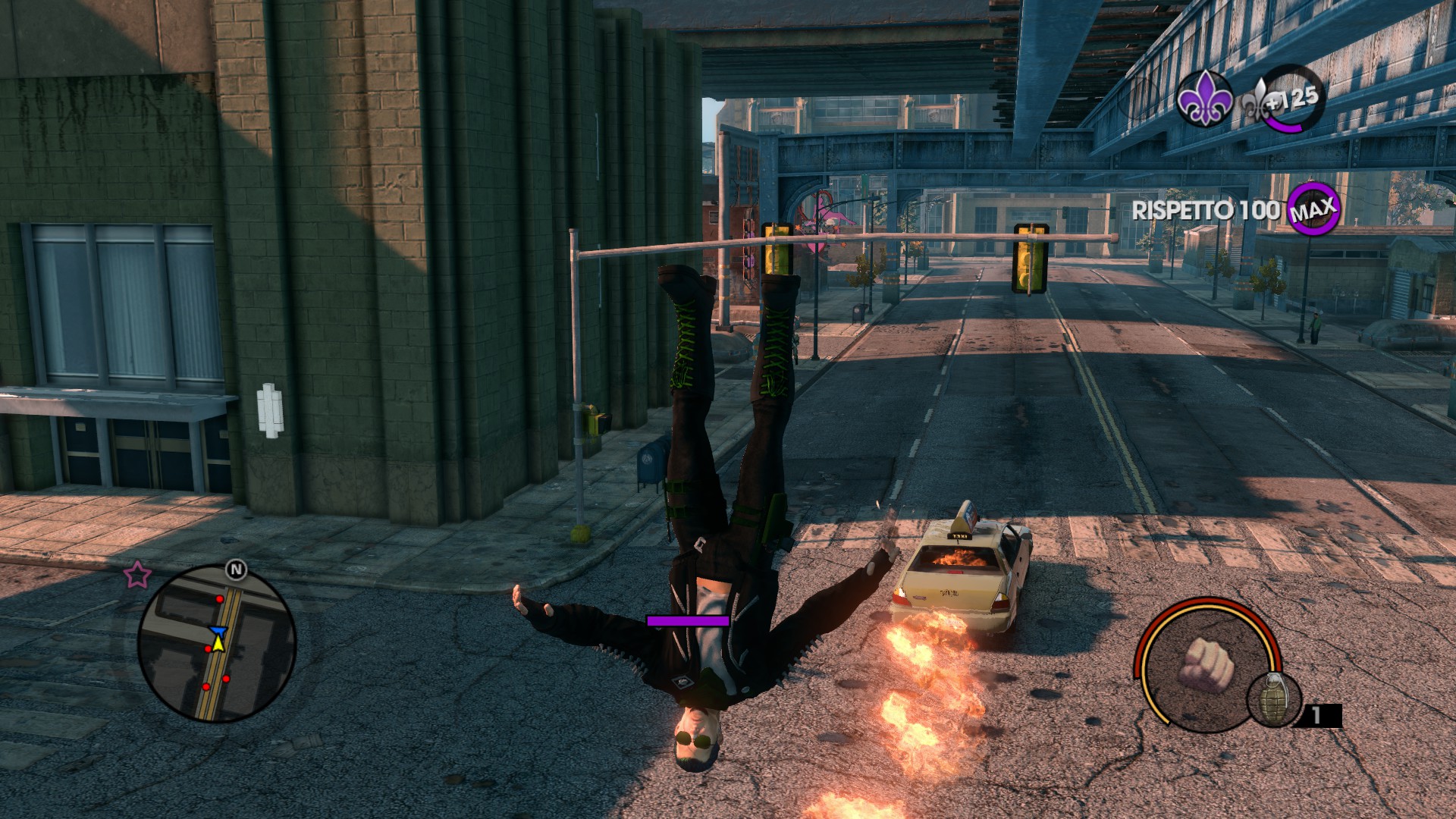Click the circular minimap
The height and width of the screenshot is (819, 1456).
click(217, 643)
